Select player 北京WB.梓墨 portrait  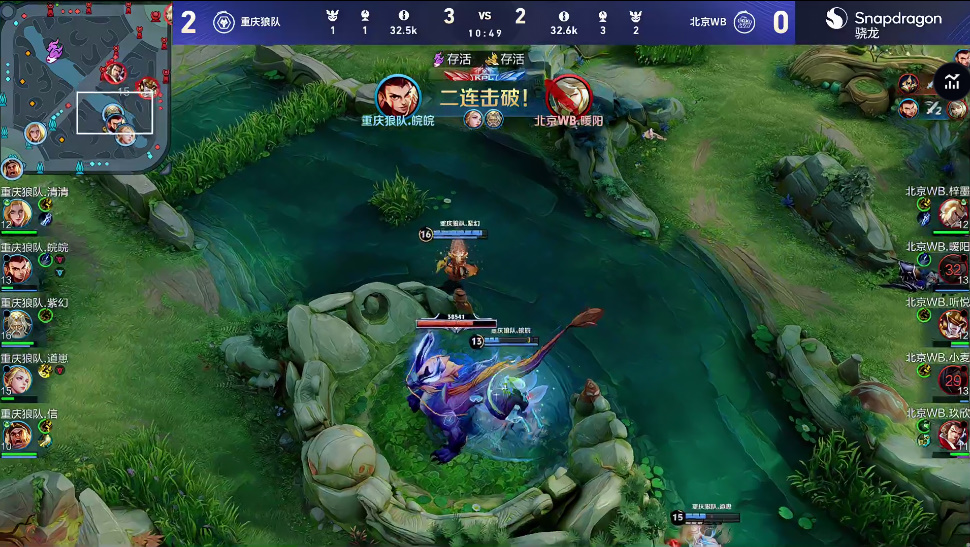pos(951,212)
